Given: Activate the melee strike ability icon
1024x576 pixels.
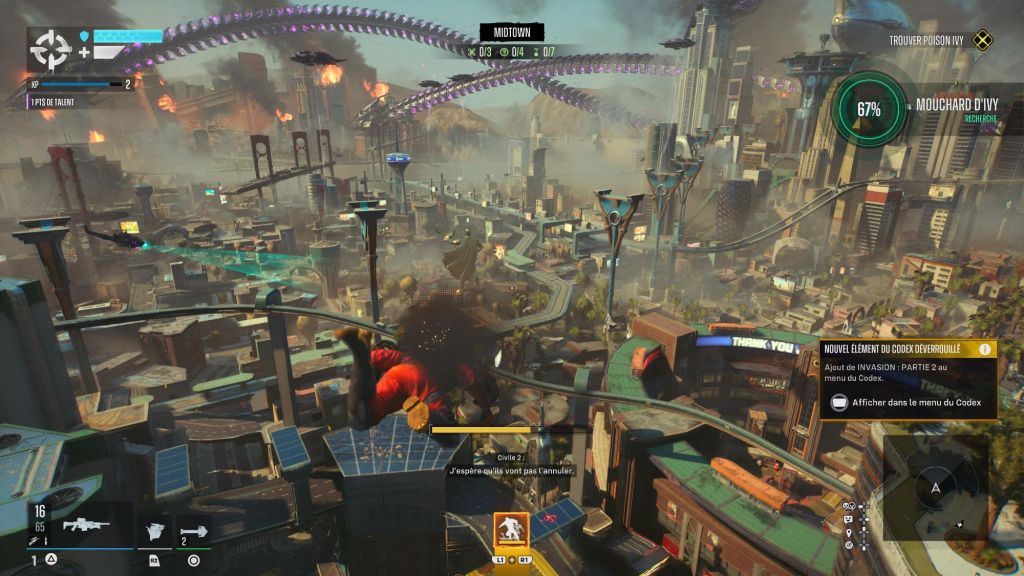Looking at the screenshot, I should [155, 530].
